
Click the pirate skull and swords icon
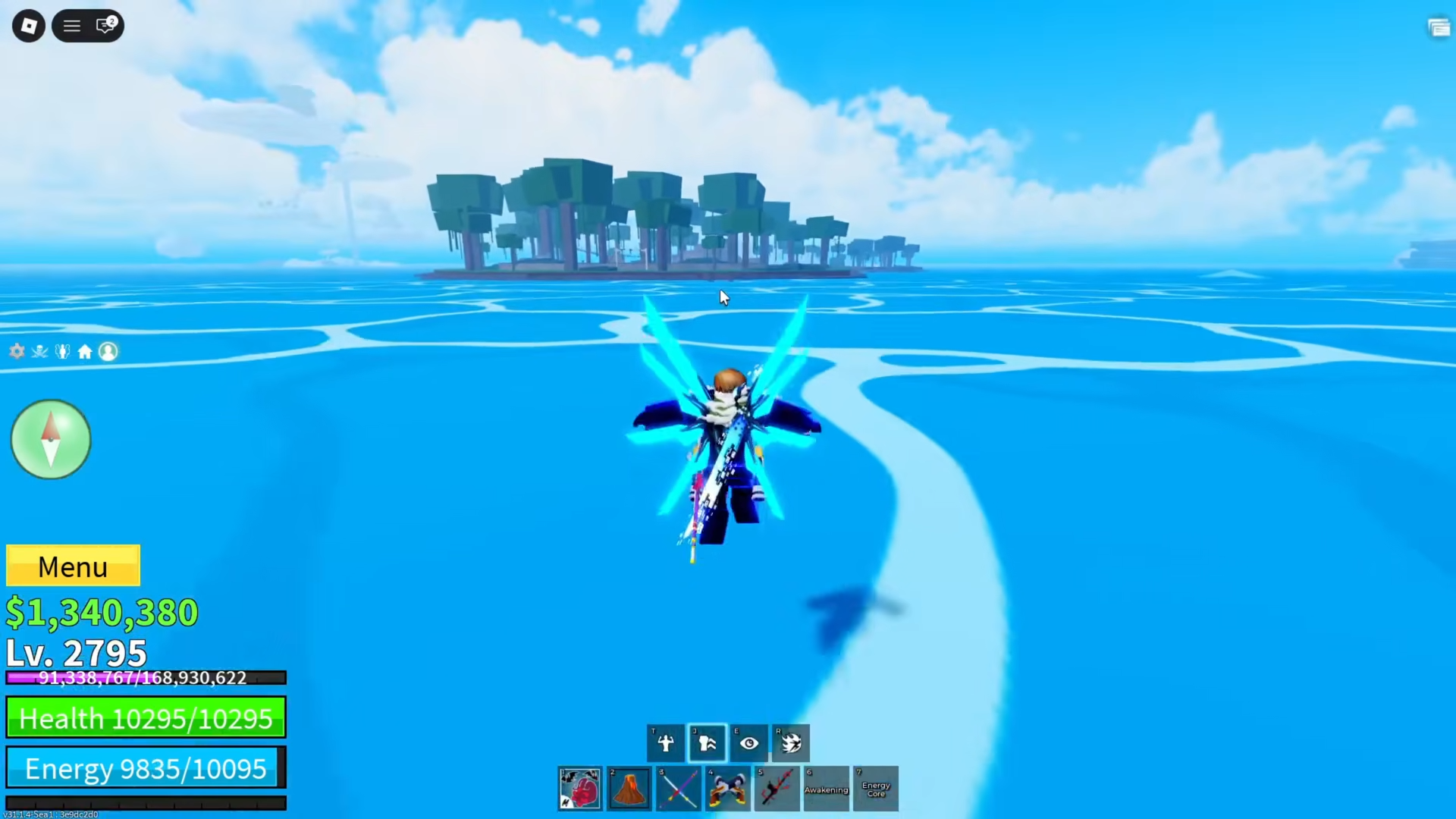tap(39, 351)
